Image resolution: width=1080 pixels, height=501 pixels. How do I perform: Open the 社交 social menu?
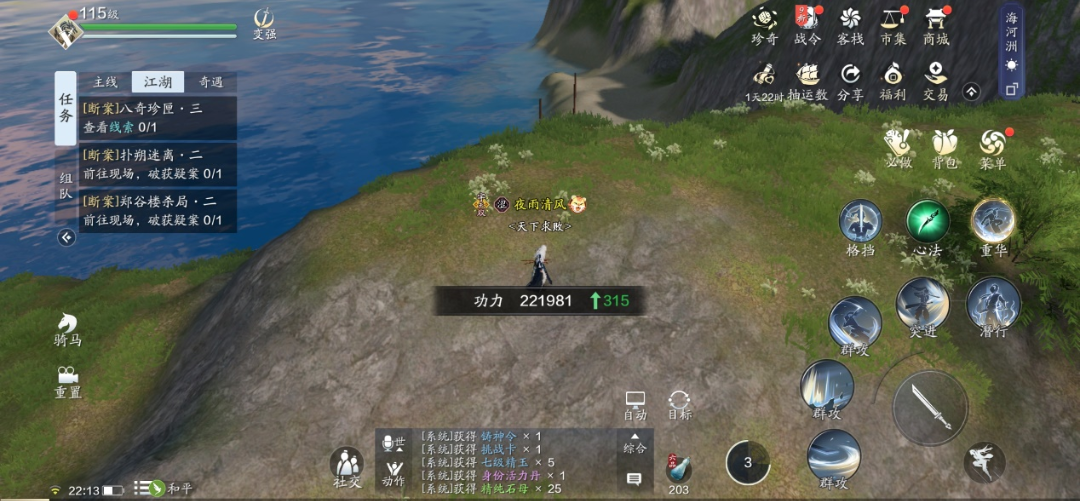coord(347,467)
